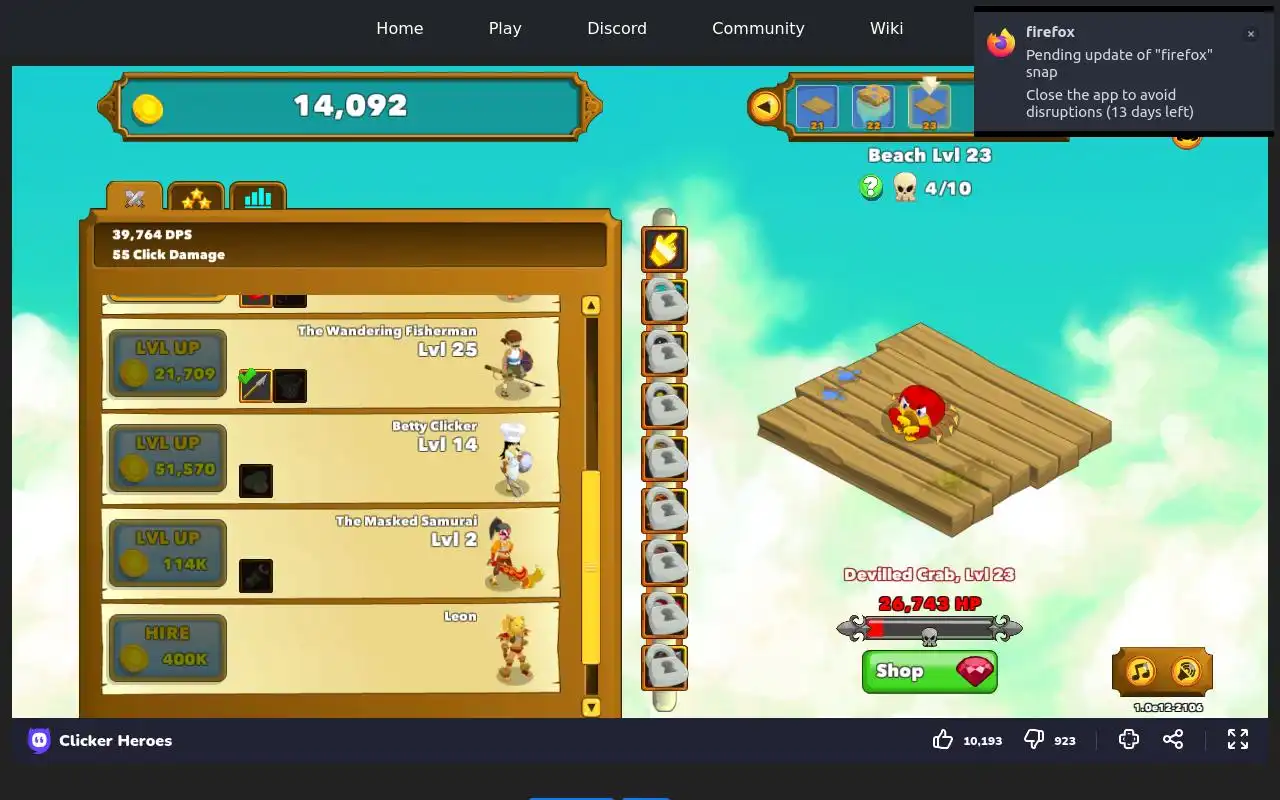Open the gem Shop
1280x800 pixels.
[x=929, y=671]
